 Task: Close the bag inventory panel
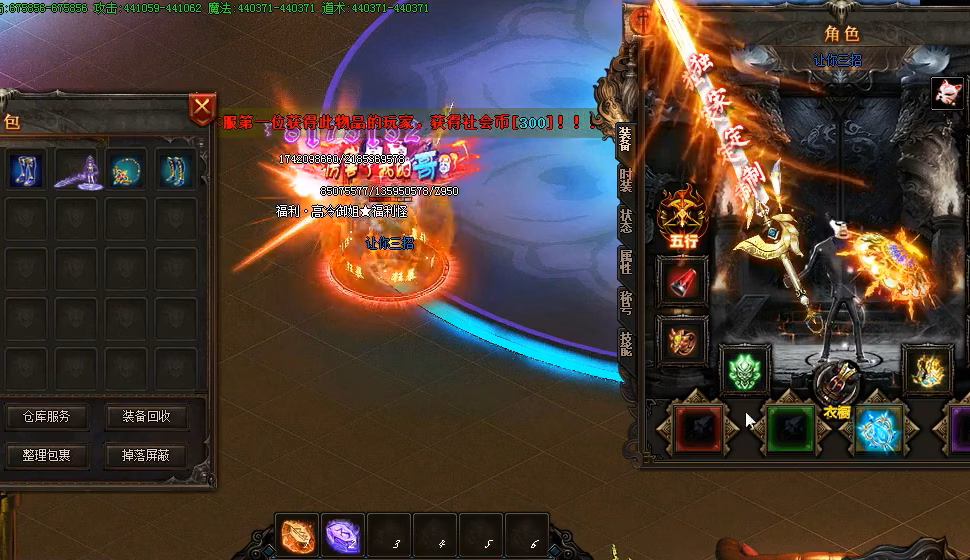point(202,107)
